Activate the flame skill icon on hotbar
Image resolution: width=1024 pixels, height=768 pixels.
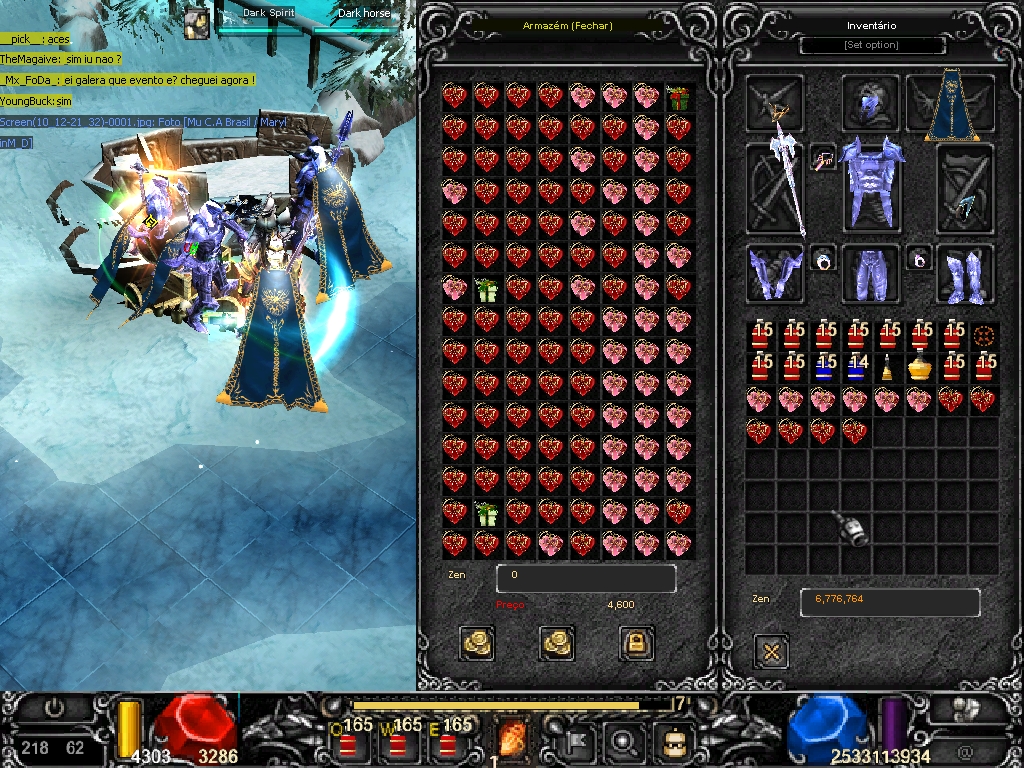(512, 741)
